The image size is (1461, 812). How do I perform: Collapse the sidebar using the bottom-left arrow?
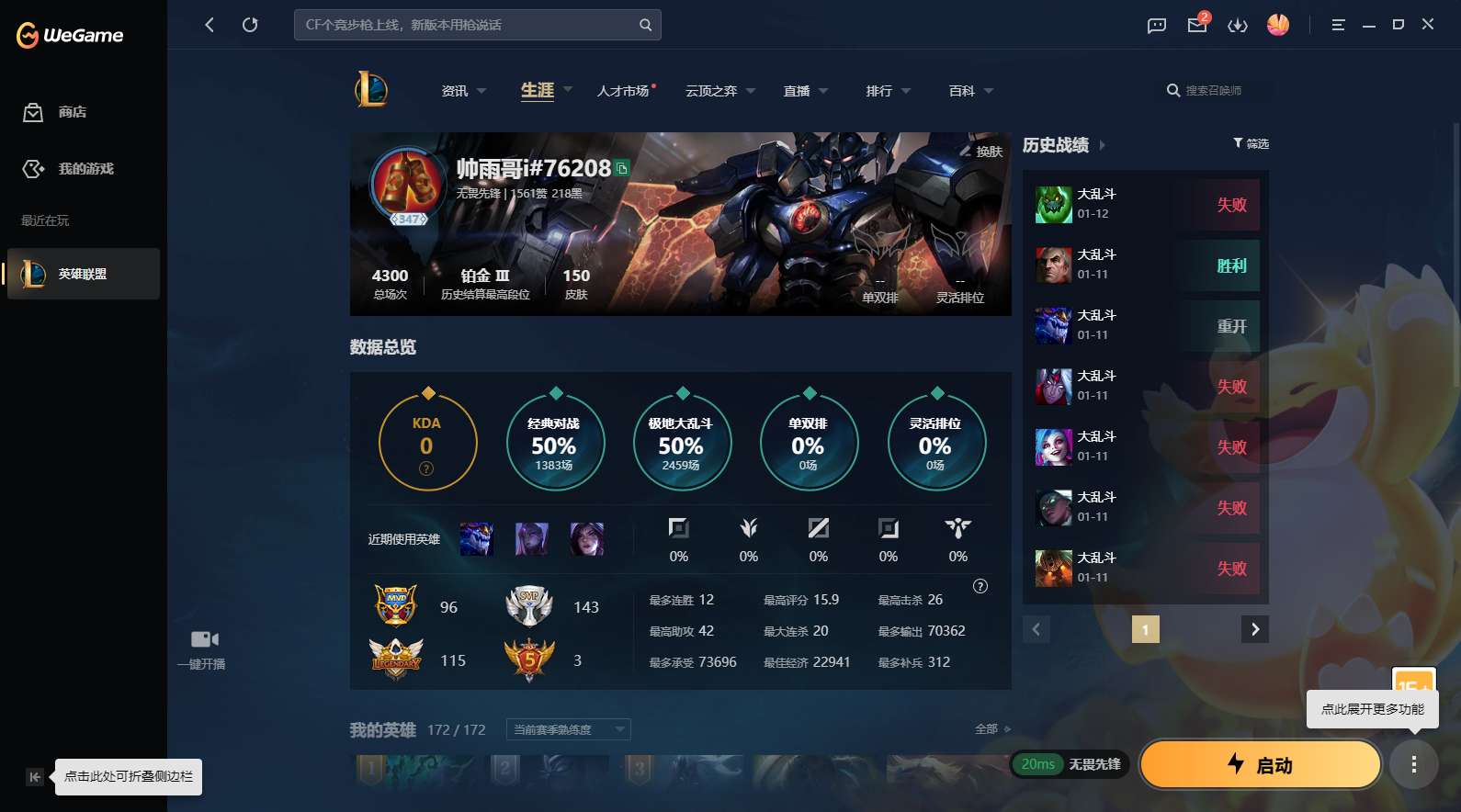(34, 776)
